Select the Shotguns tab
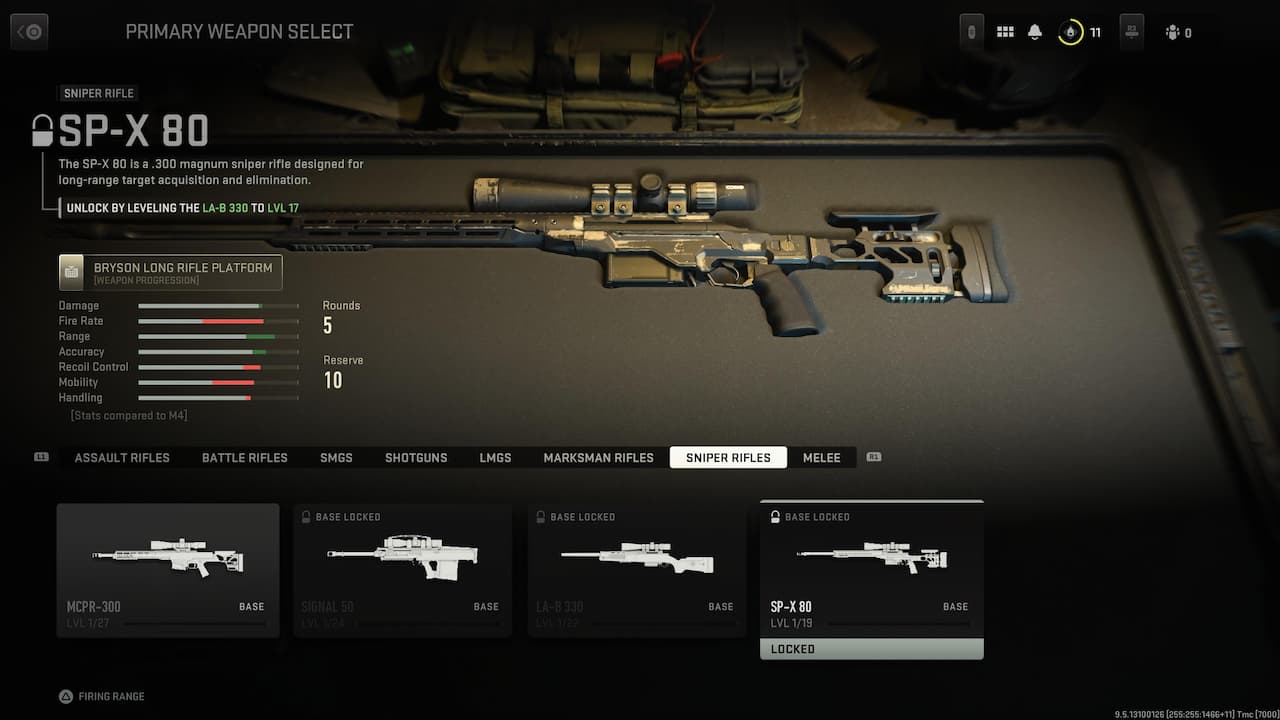The width and height of the screenshot is (1280, 720). point(416,457)
